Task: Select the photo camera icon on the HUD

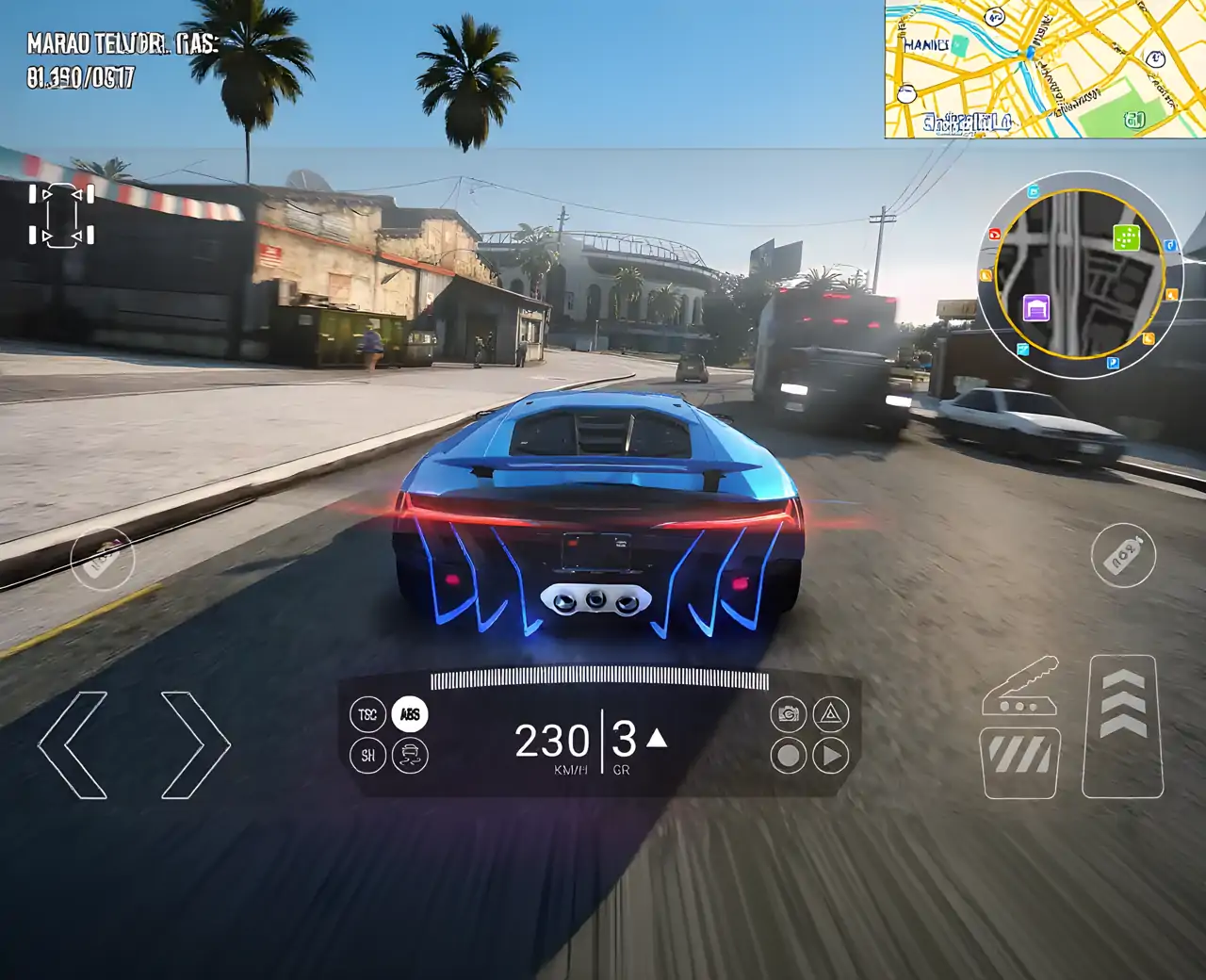Action: pyautogui.click(x=789, y=714)
